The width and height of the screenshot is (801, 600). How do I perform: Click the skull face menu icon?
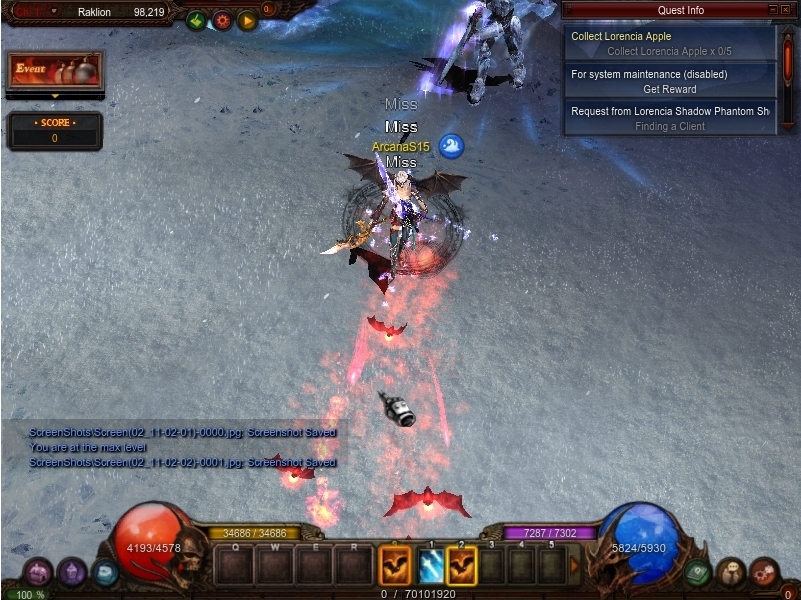click(x=731, y=573)
